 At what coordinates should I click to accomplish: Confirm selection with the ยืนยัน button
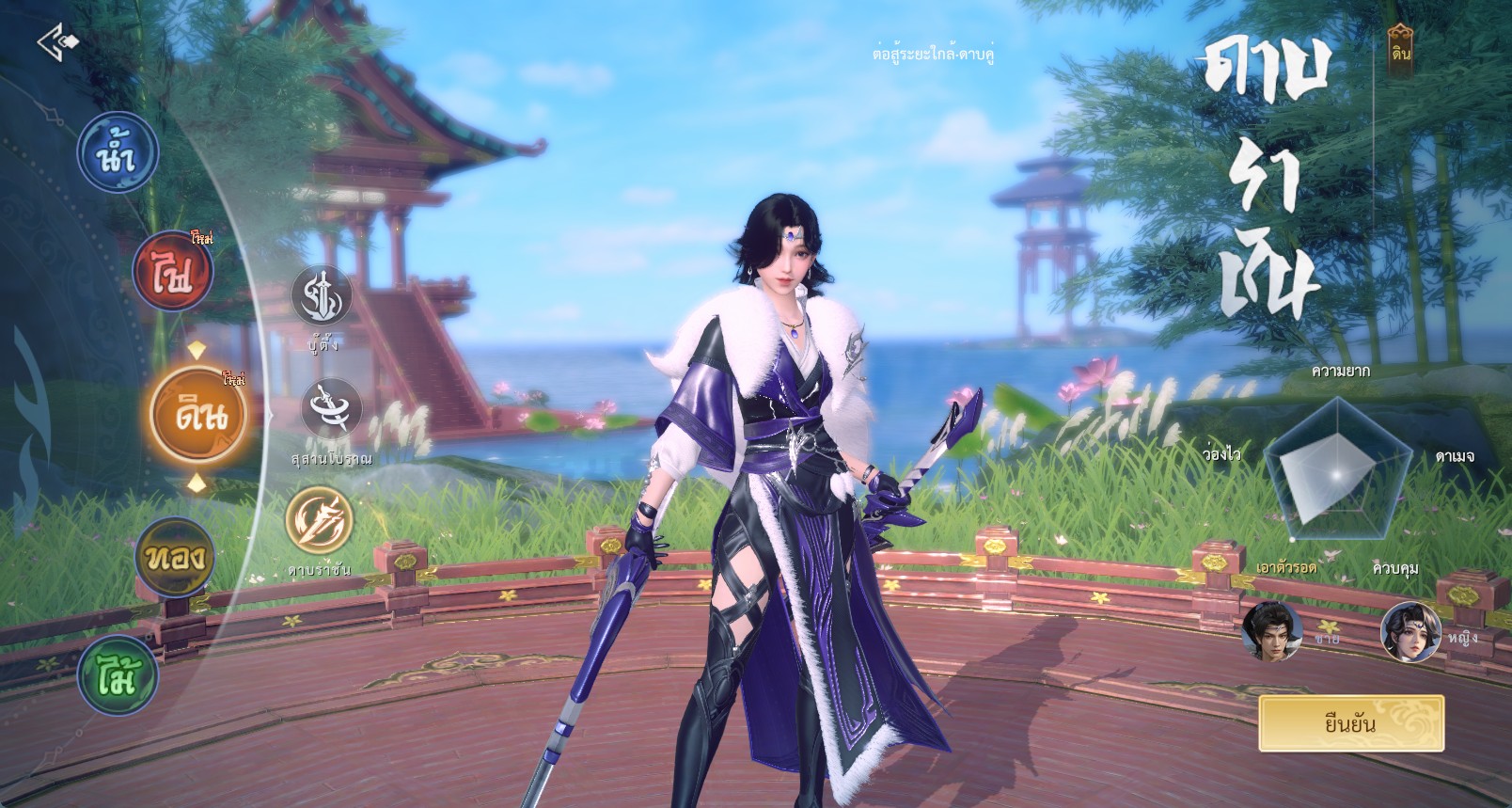click(1350, 723)
